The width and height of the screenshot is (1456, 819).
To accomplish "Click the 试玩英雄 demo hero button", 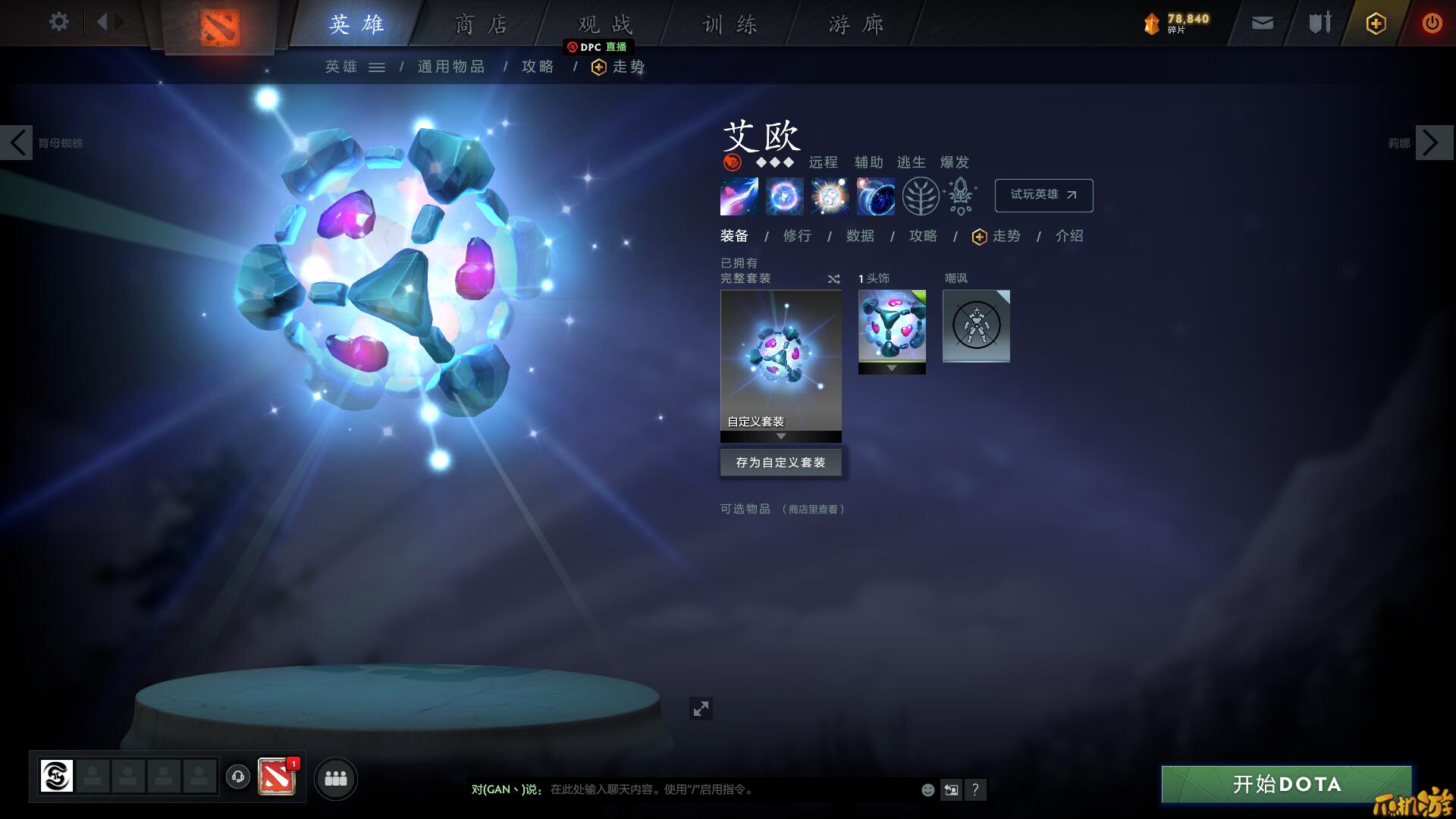I will pyautogui.click(x=1043, y=195).
